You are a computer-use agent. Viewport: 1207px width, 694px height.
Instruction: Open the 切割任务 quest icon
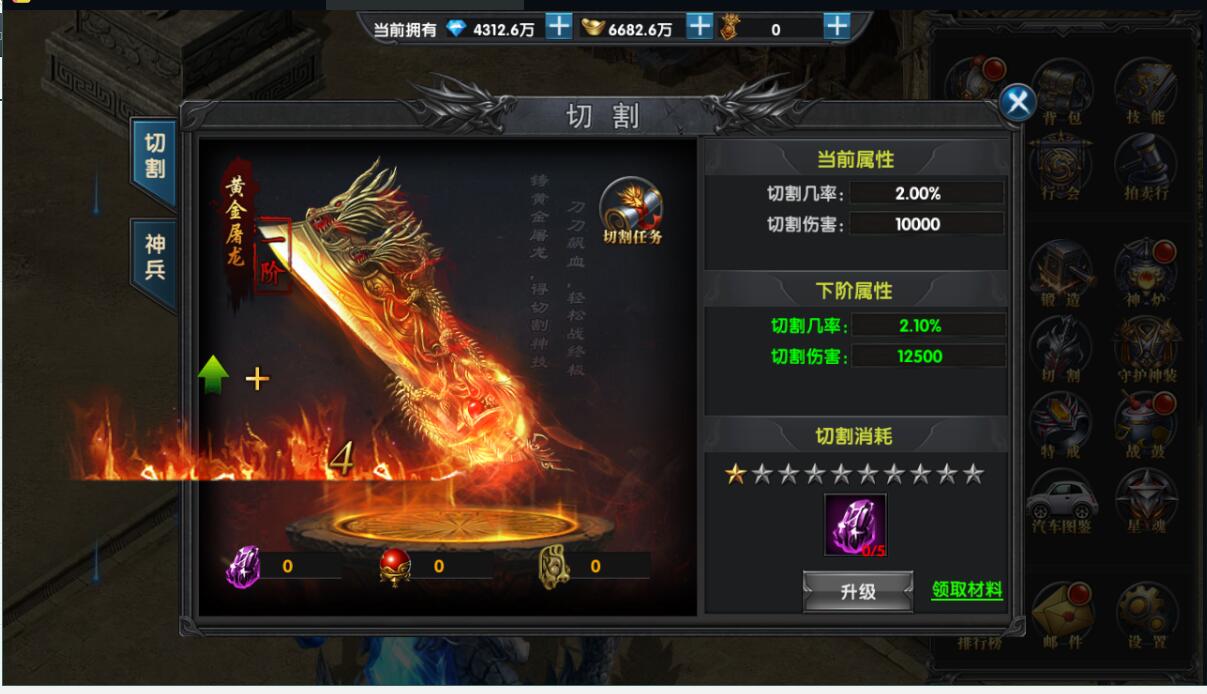point(632,211)
